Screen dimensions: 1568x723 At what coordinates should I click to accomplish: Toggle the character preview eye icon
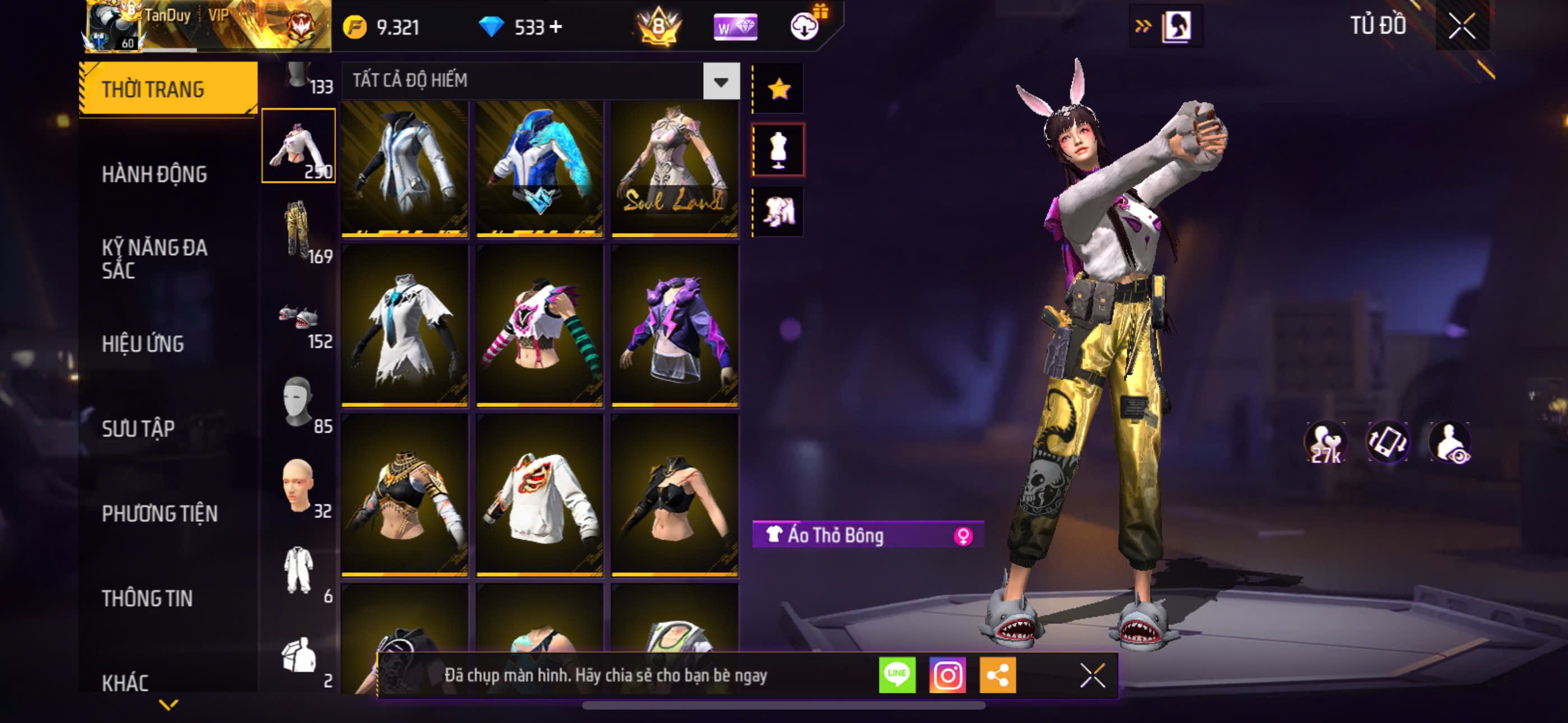click(x=1451, y=442)
